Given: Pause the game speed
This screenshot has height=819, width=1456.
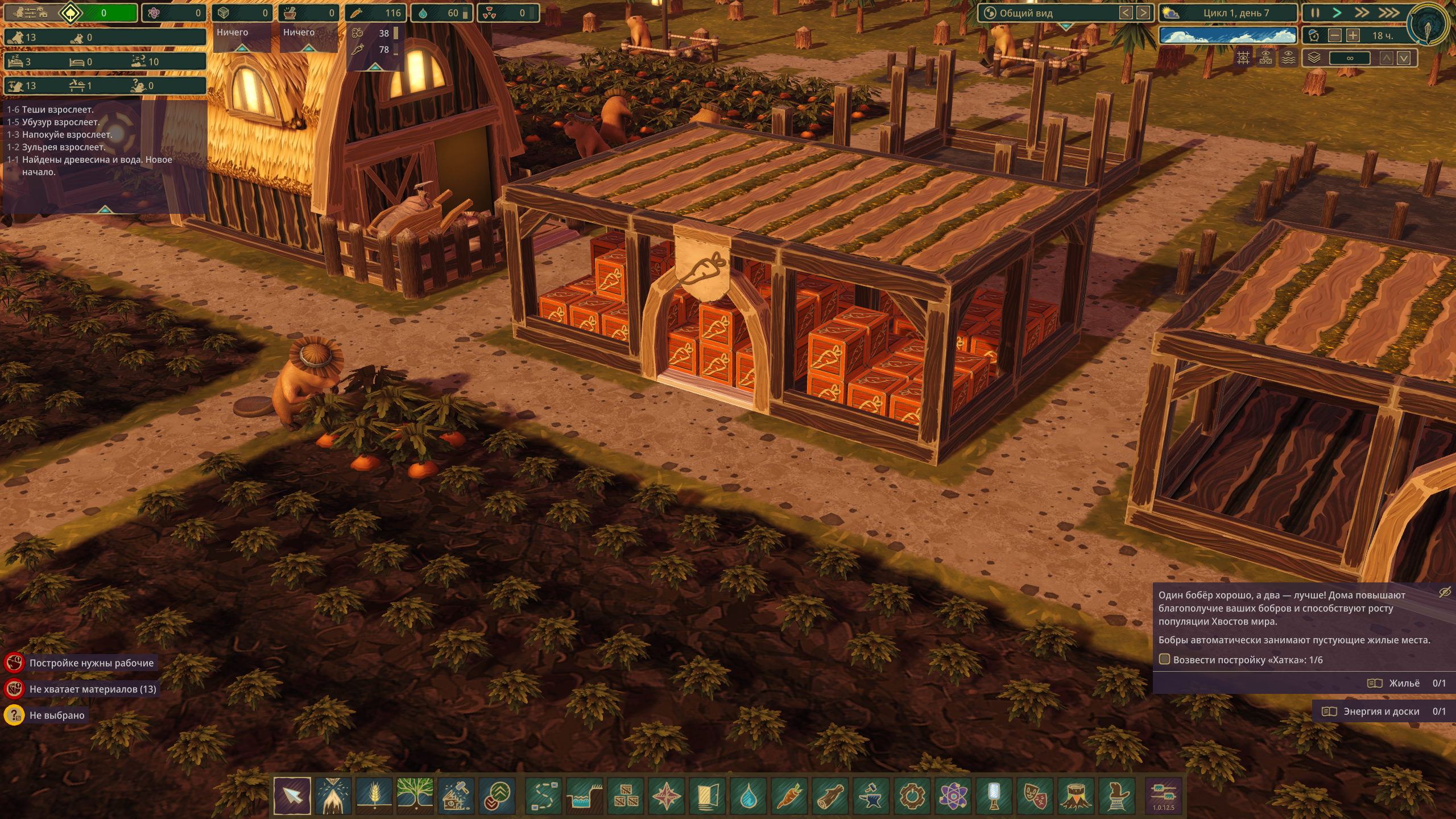Looking at the screenshot, I should (x=1315, y=13).
